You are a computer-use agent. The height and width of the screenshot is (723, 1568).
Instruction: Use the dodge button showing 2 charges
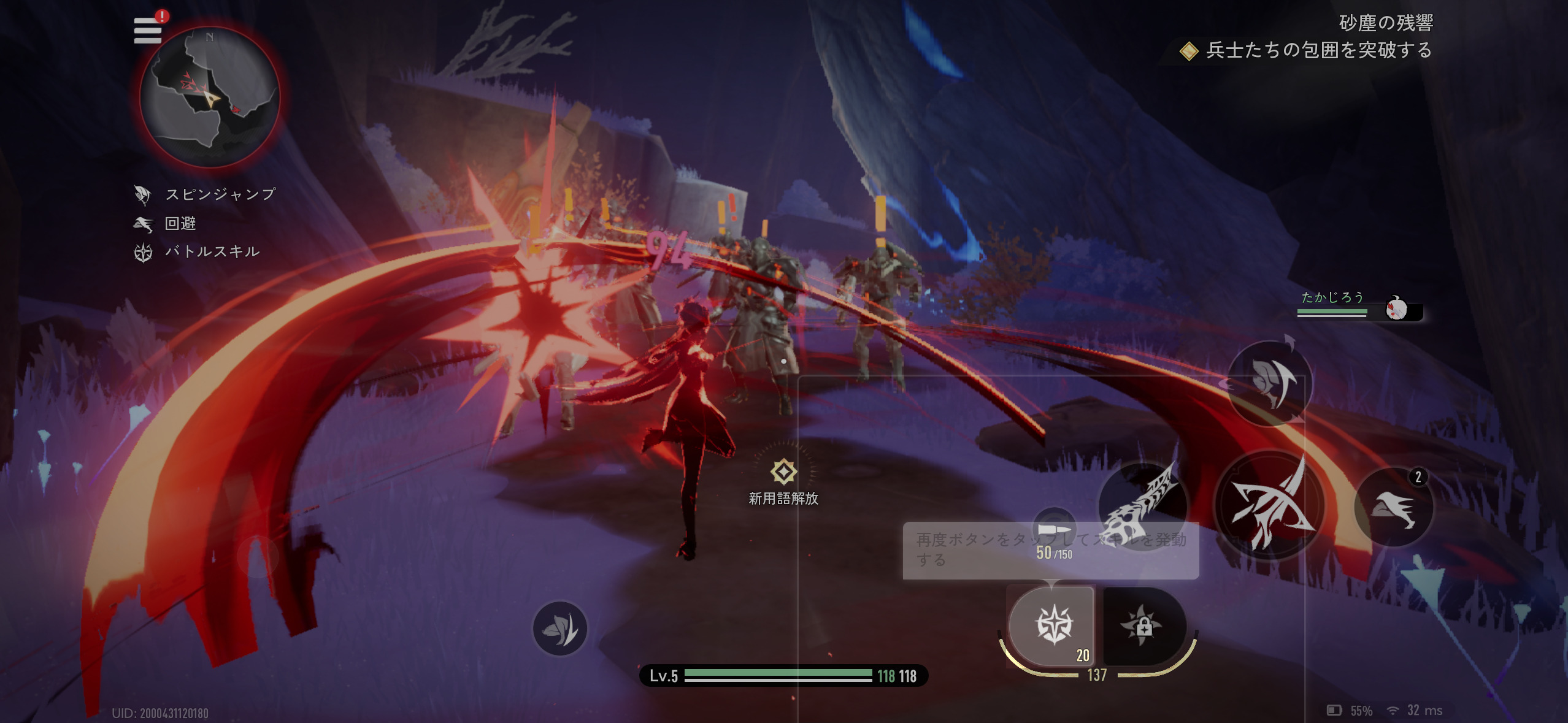1394,507
